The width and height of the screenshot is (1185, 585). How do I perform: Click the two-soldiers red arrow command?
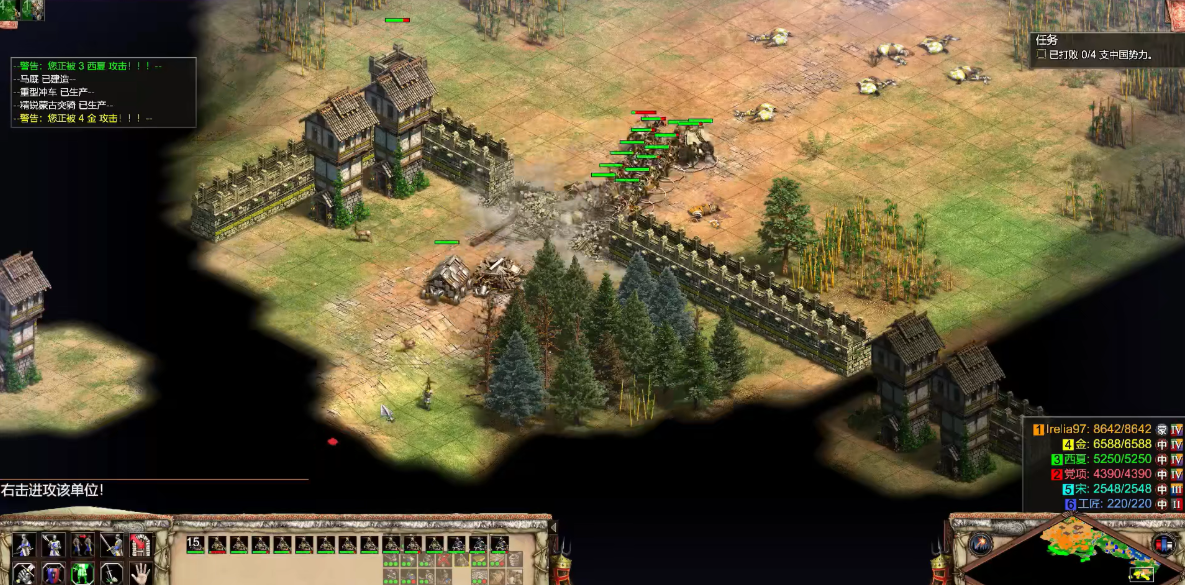(x=82, y=545)
